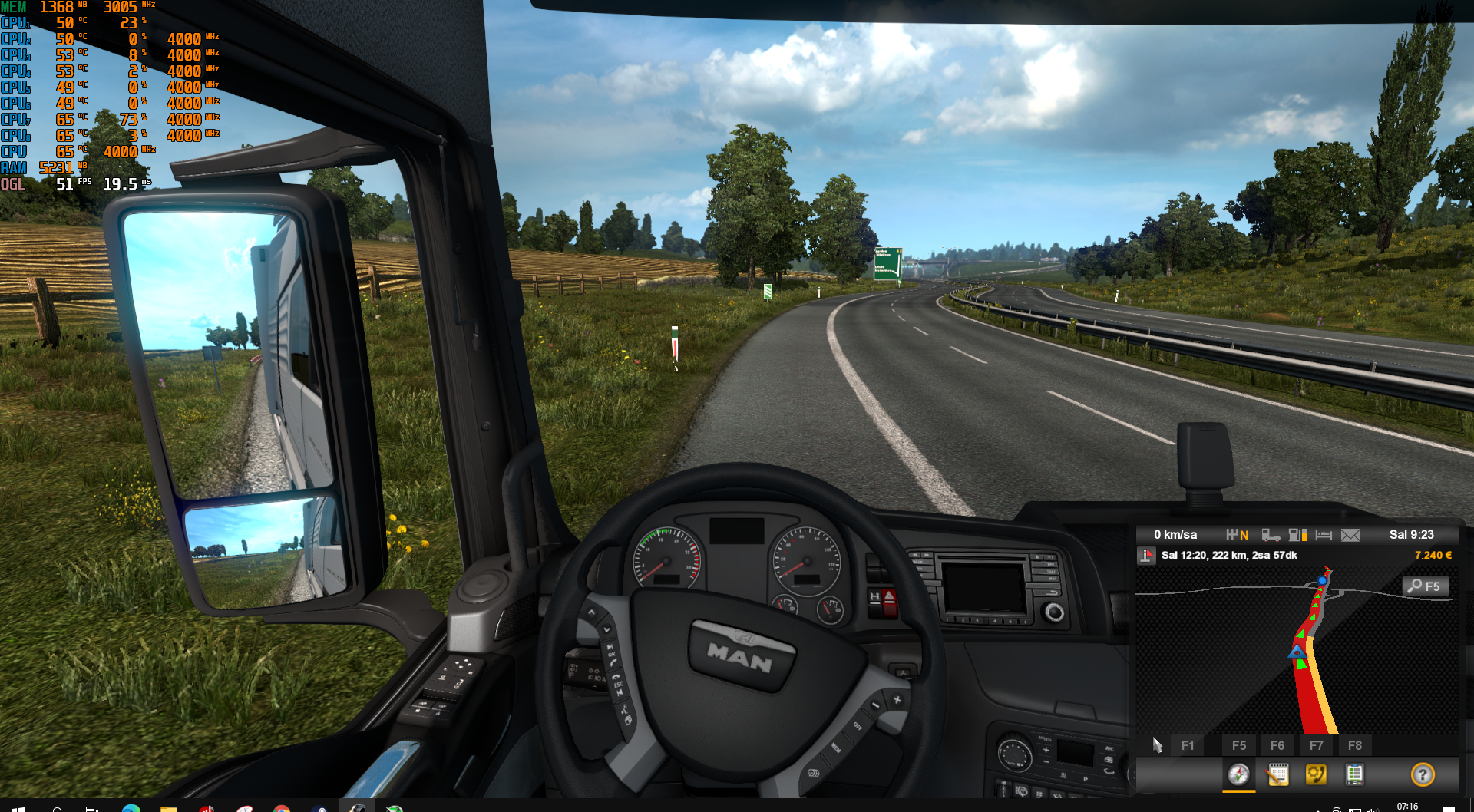The height and width of the screenshot is (812, 1474).
Task: Switch to the job info notepad tab
Action: tap(1277, 774)
